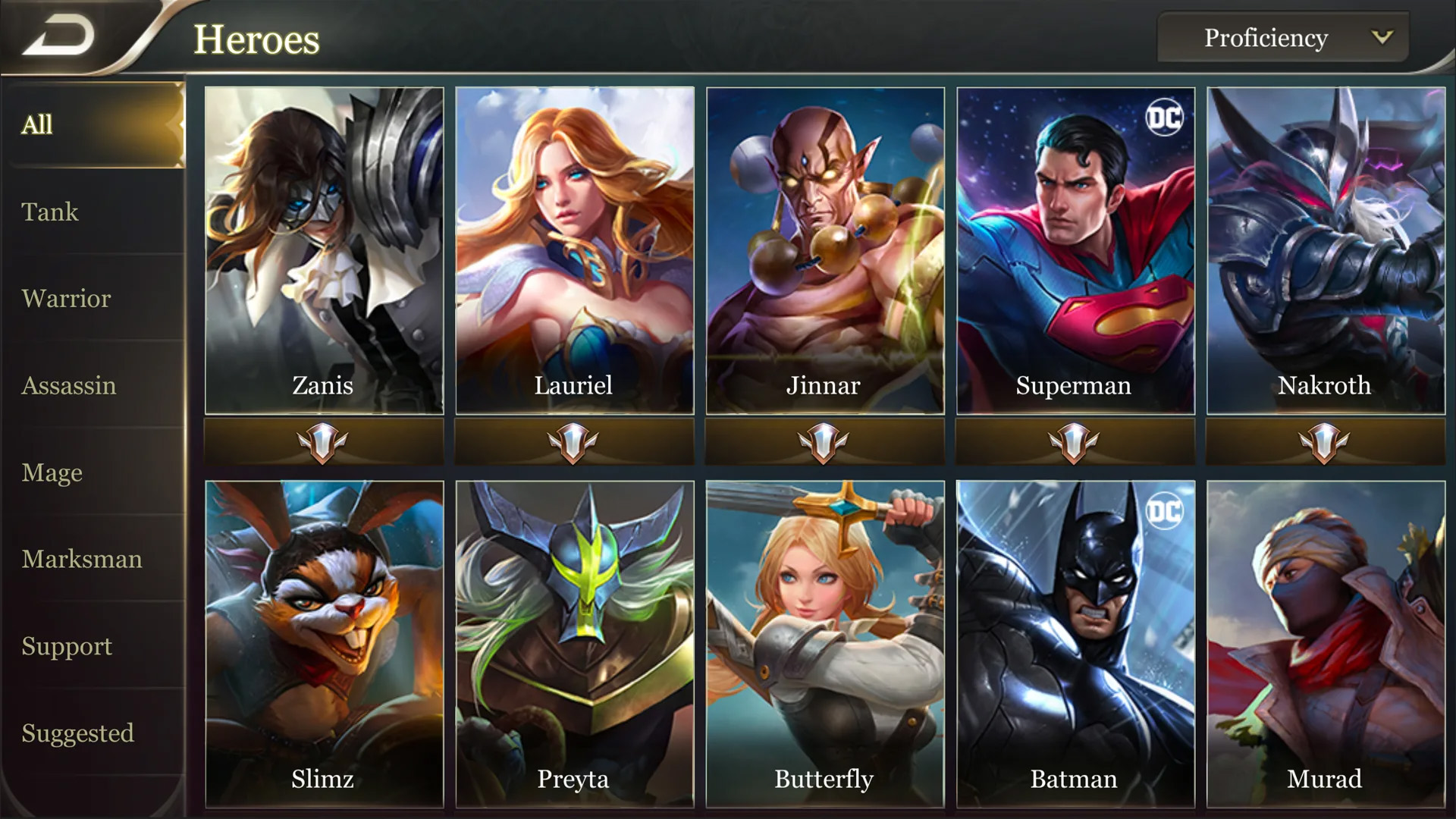
Task: Choose the Lauriel hero card
Action: tap(574, 250)
